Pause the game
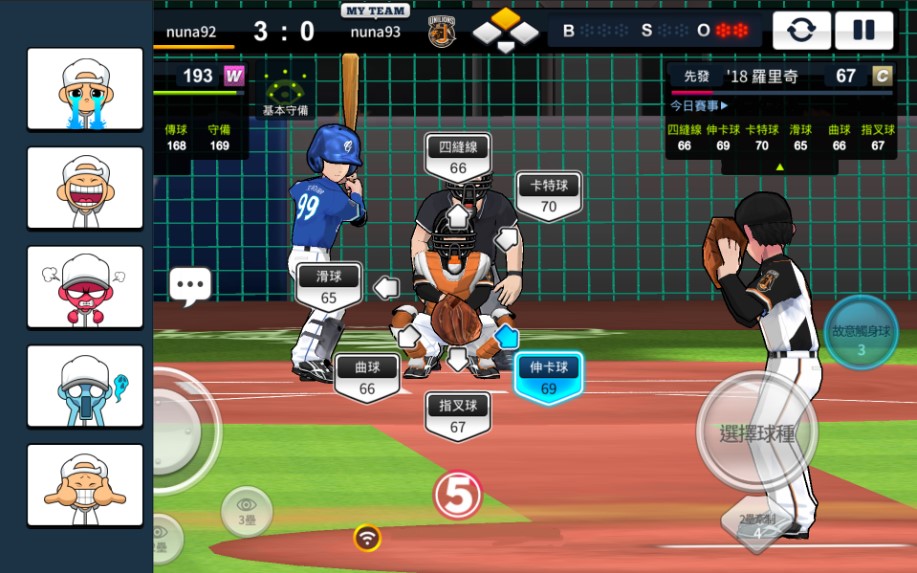The image size is (917, 573). [864, 31]
